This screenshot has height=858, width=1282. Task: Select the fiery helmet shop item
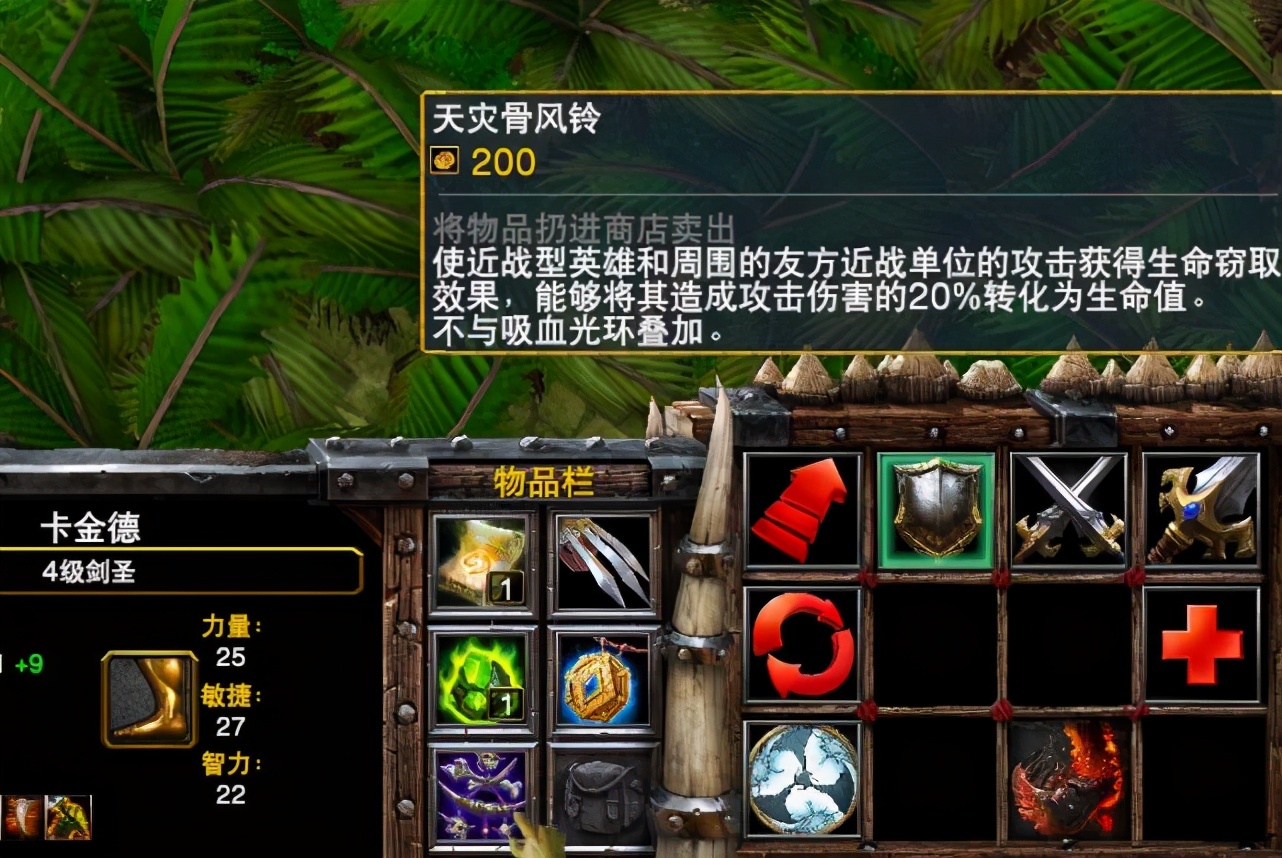[1066, 795]
